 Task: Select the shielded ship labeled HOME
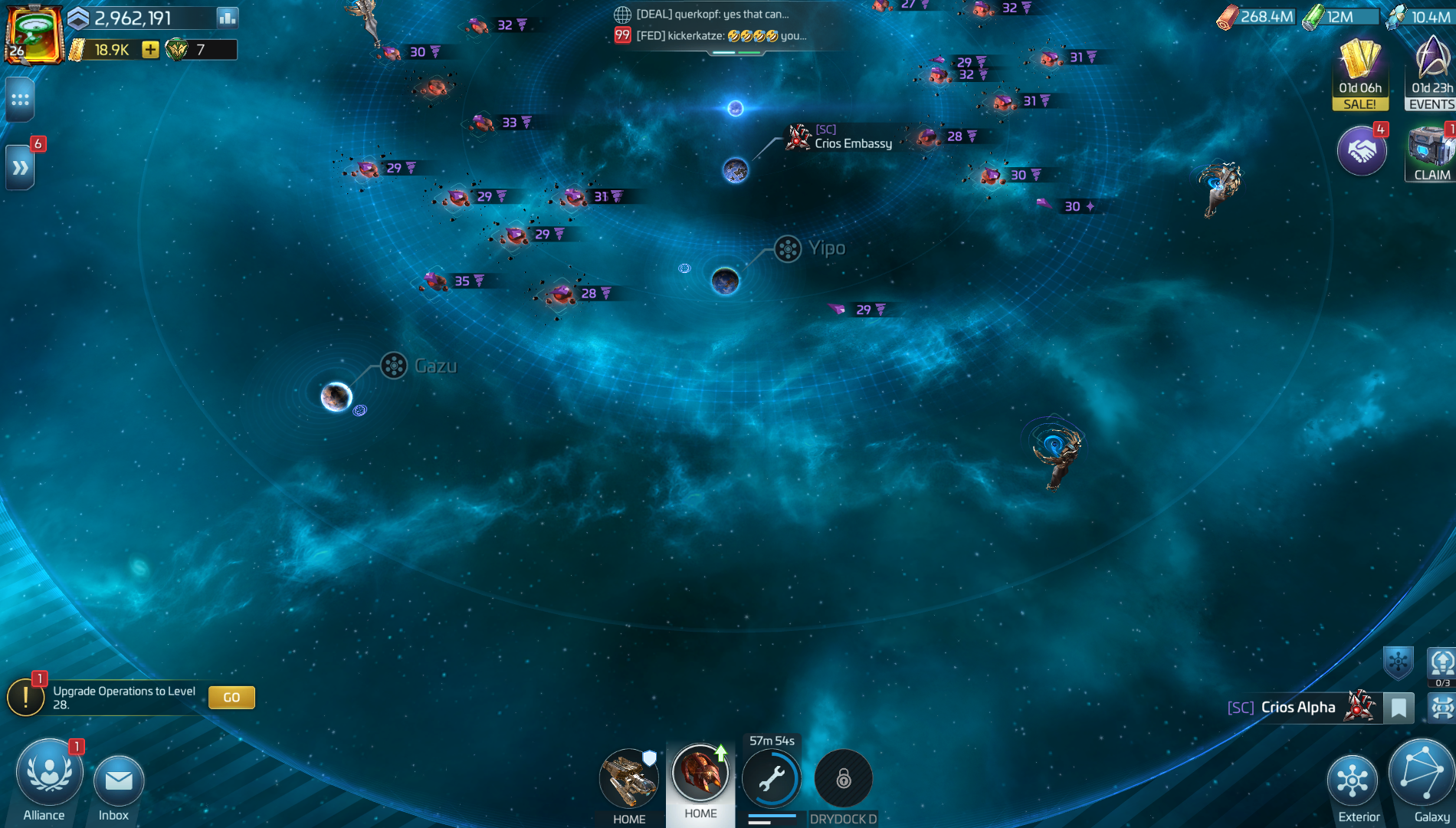coord(628,780)
